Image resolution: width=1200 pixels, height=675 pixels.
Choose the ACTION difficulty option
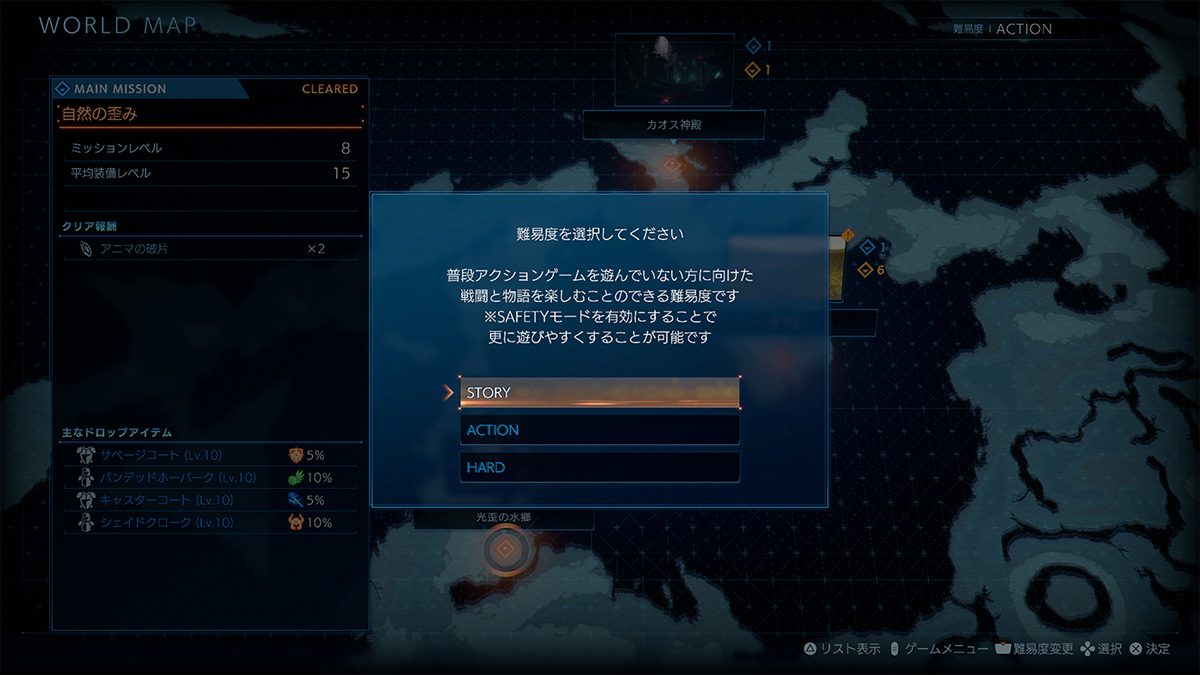click(599, 430)
